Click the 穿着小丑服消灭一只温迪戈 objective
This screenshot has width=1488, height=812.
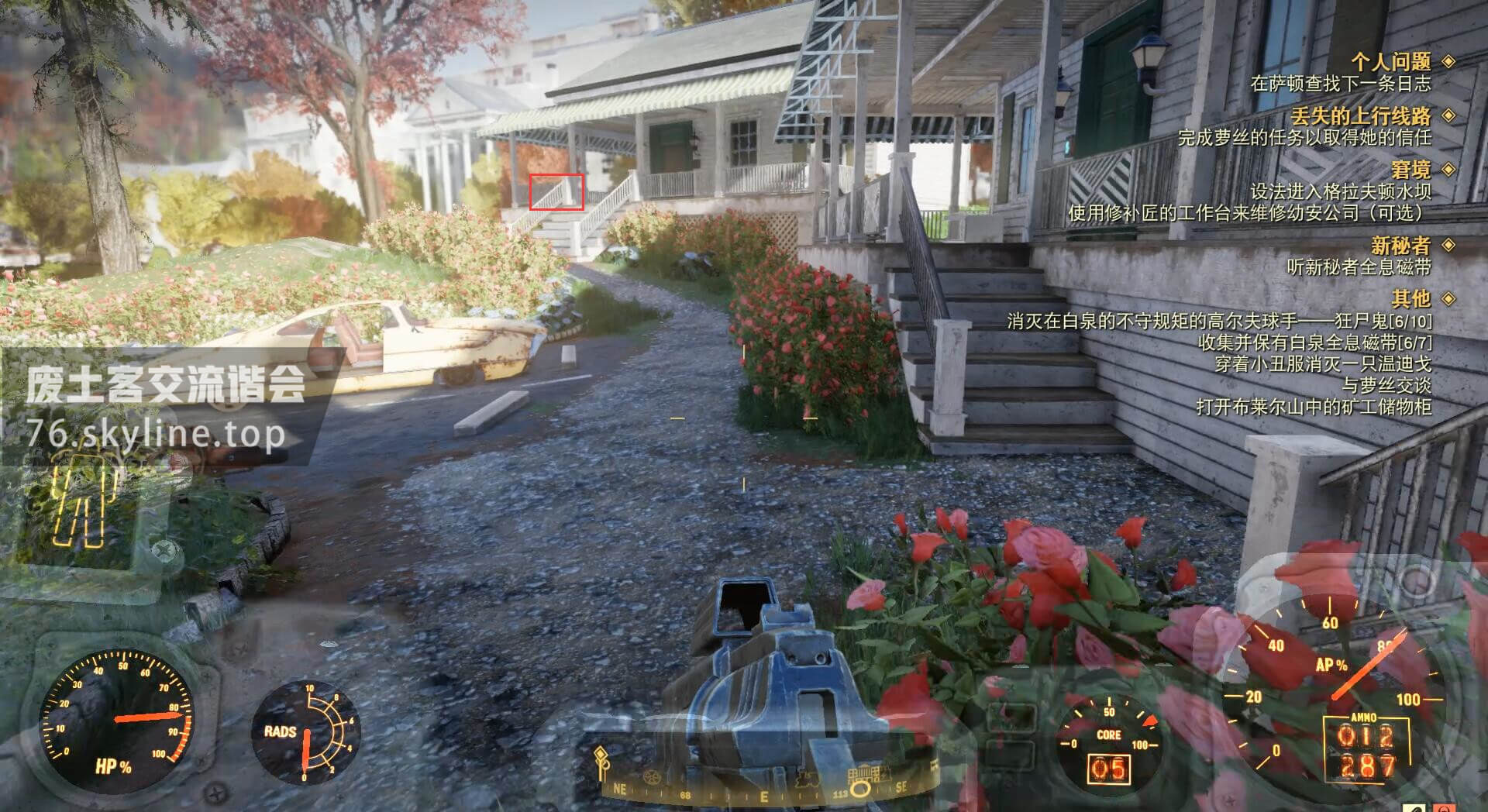point(1322,363)
